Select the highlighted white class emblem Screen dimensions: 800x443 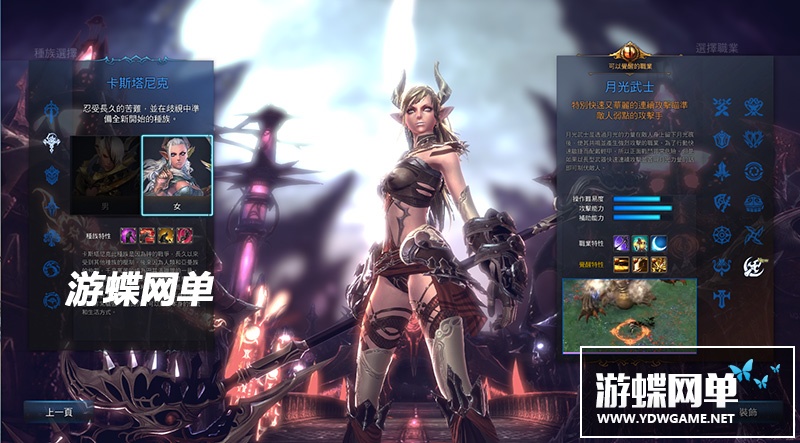pos(754,266)
